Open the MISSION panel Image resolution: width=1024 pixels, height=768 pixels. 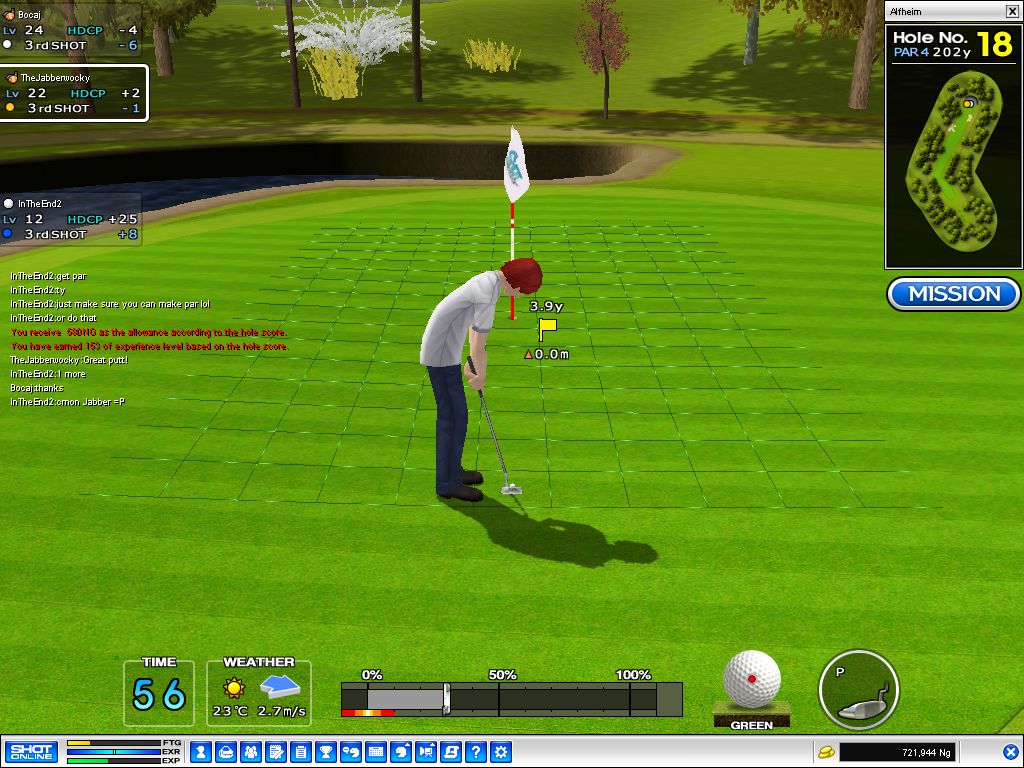click(953, 294)
